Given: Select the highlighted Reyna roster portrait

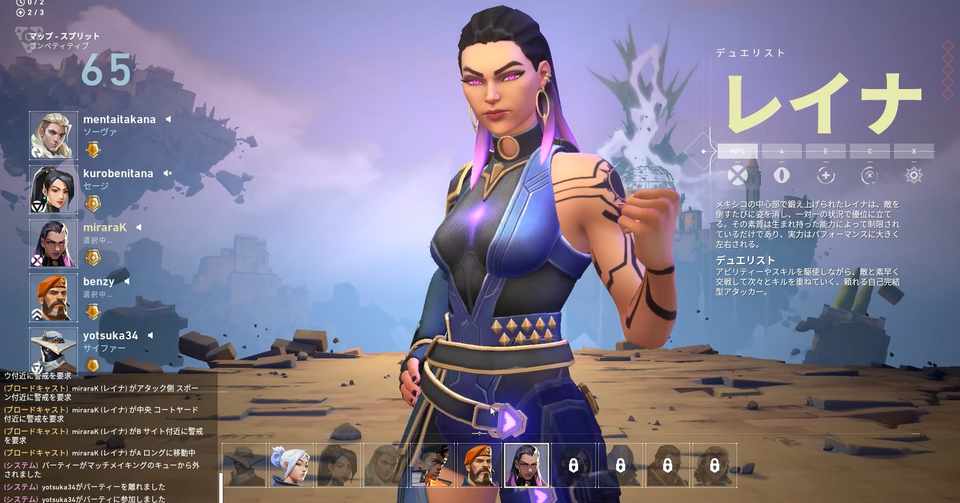Looking at the screenshot, I should coord(527,465).
